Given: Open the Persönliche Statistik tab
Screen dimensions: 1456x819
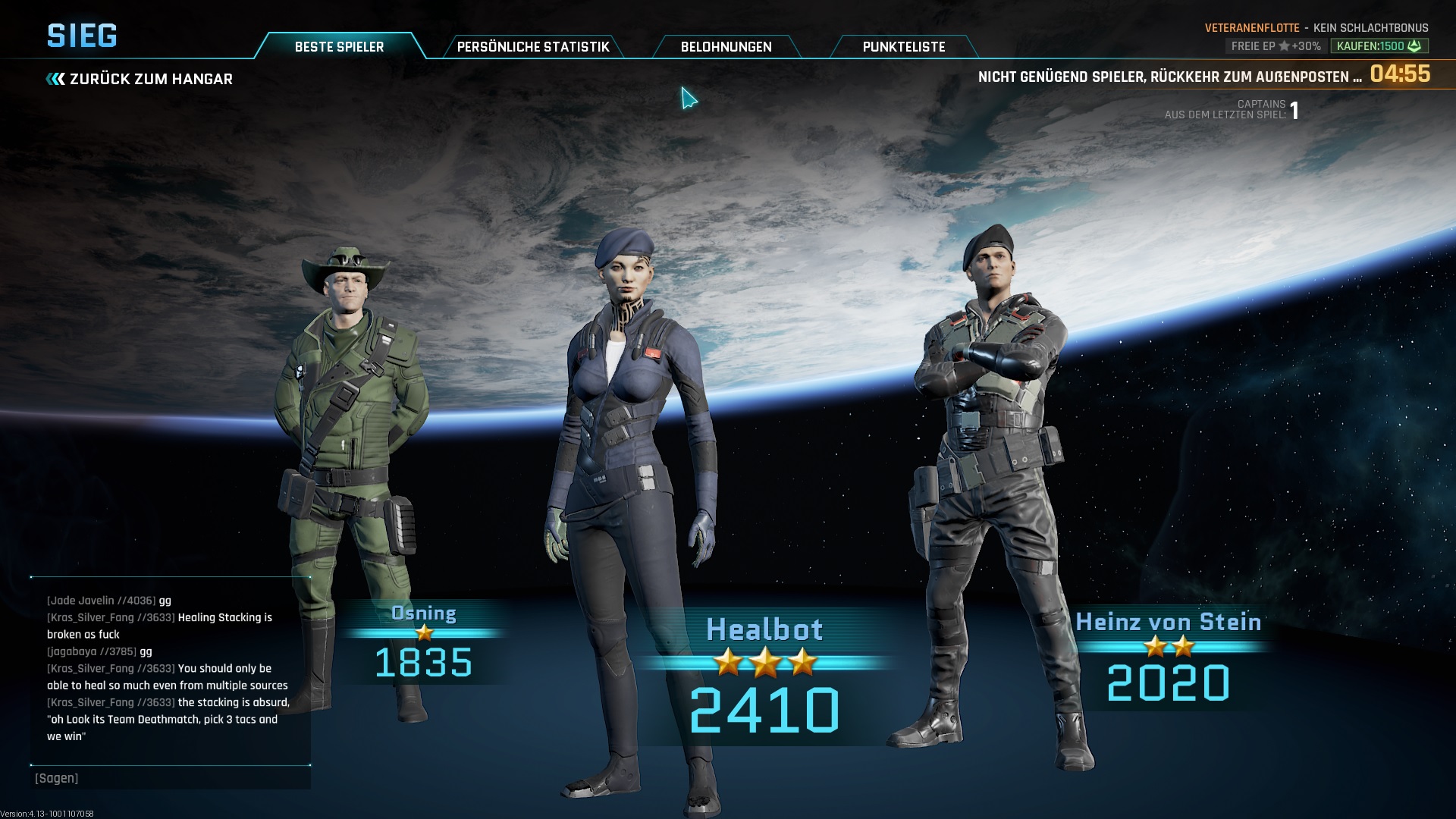Looking at the screenshot, I should coord(533,46).
